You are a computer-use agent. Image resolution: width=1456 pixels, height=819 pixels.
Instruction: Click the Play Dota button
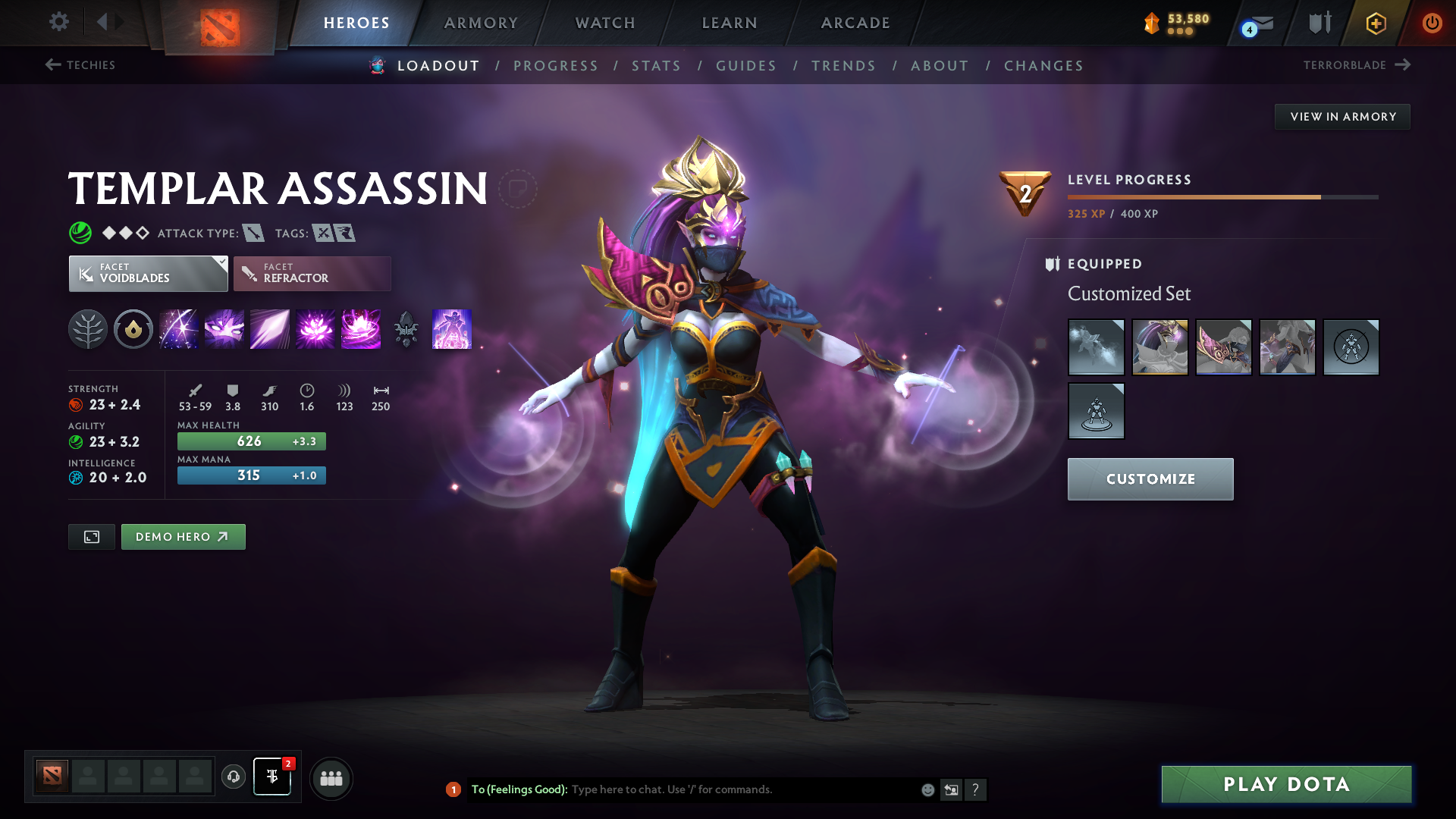pyautogui.click(x=1286, y=784)
